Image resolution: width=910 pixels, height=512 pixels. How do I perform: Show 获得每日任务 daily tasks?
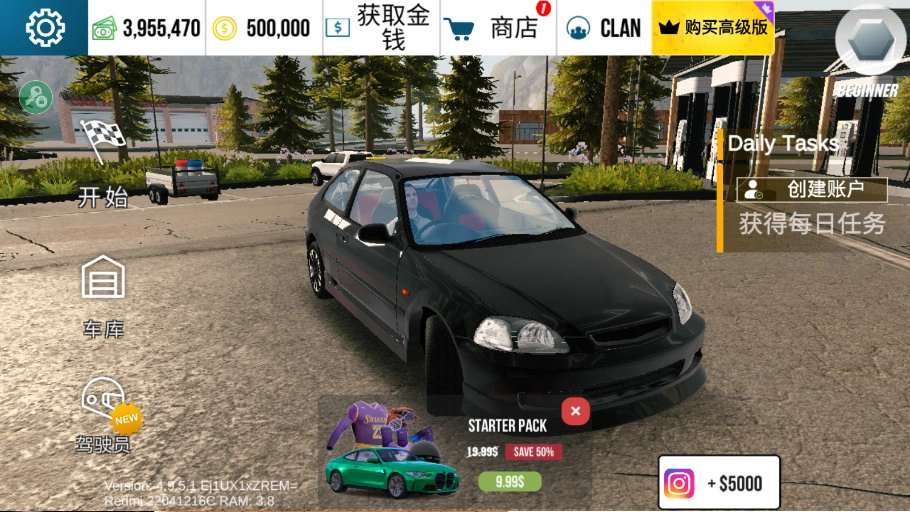point(812,223)
